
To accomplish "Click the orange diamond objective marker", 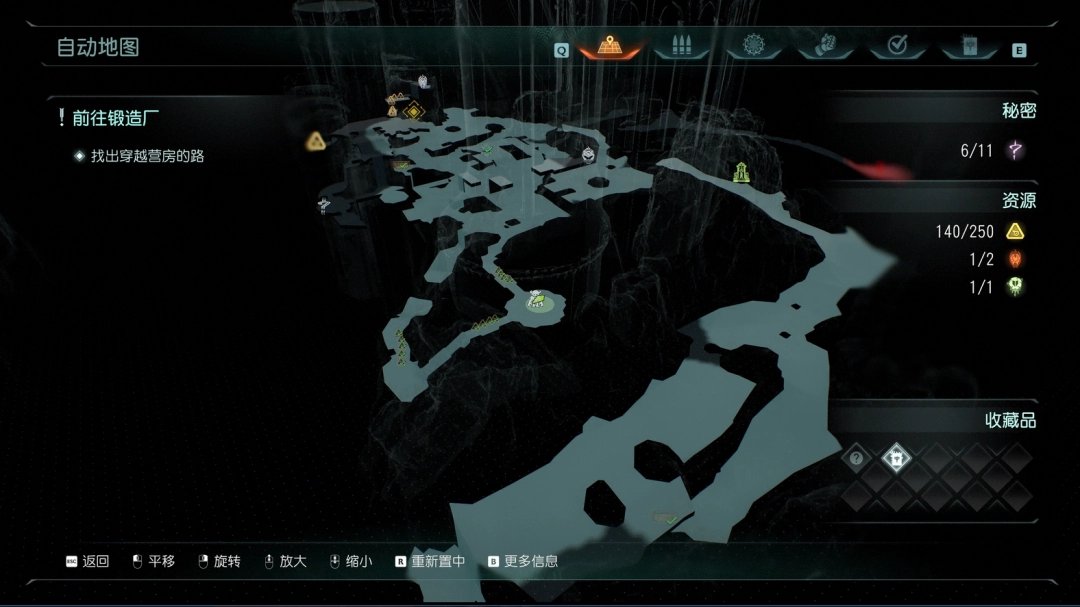I will tap(414, 110).
